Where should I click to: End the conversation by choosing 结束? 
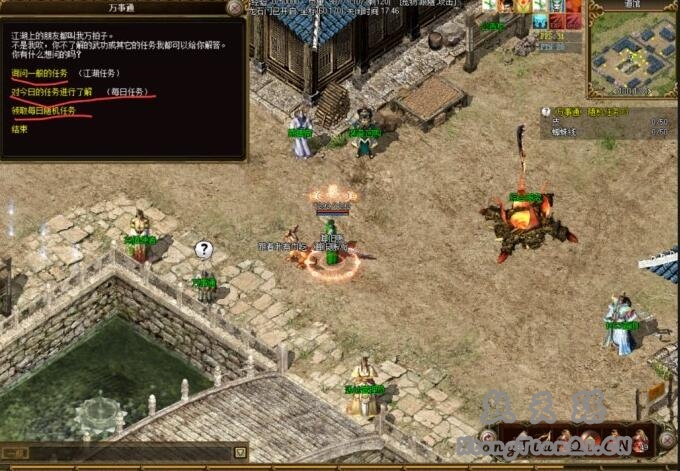(x=19, y=129)
